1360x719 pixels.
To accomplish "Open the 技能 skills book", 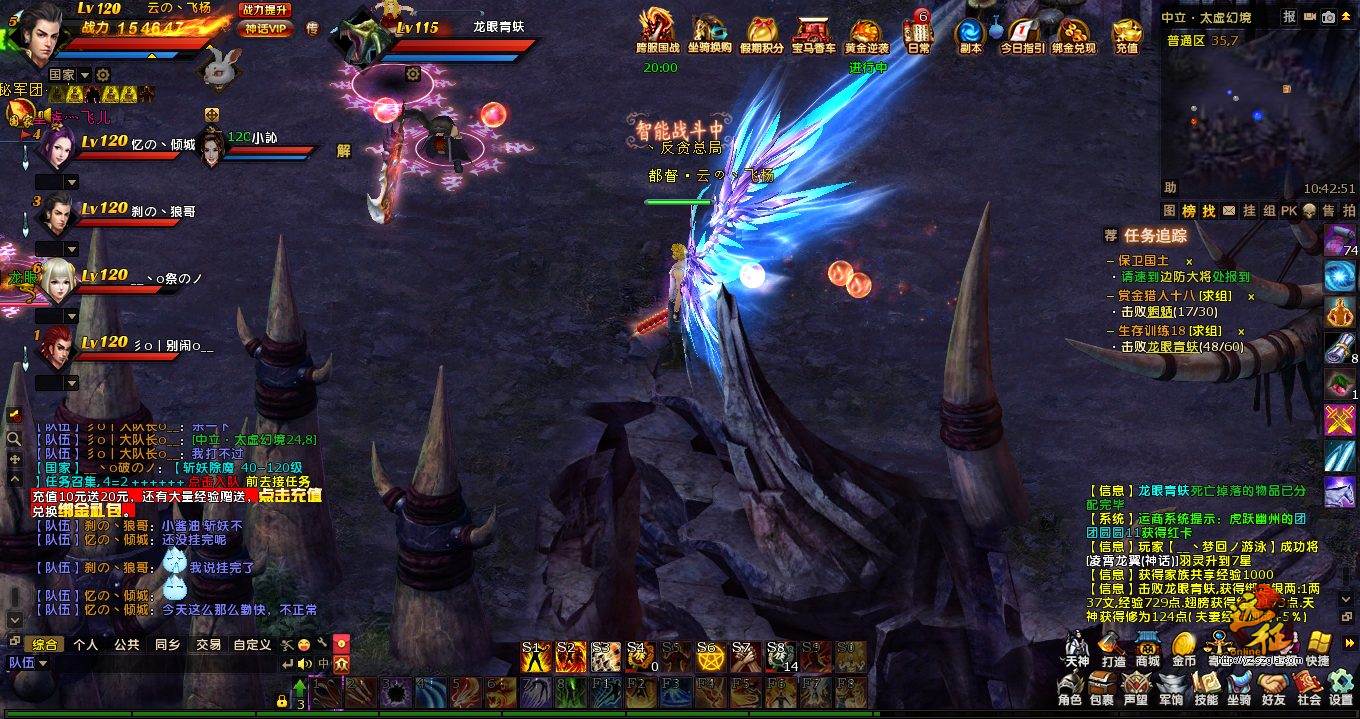I will pyautogui.click(x=1207, y=687).
